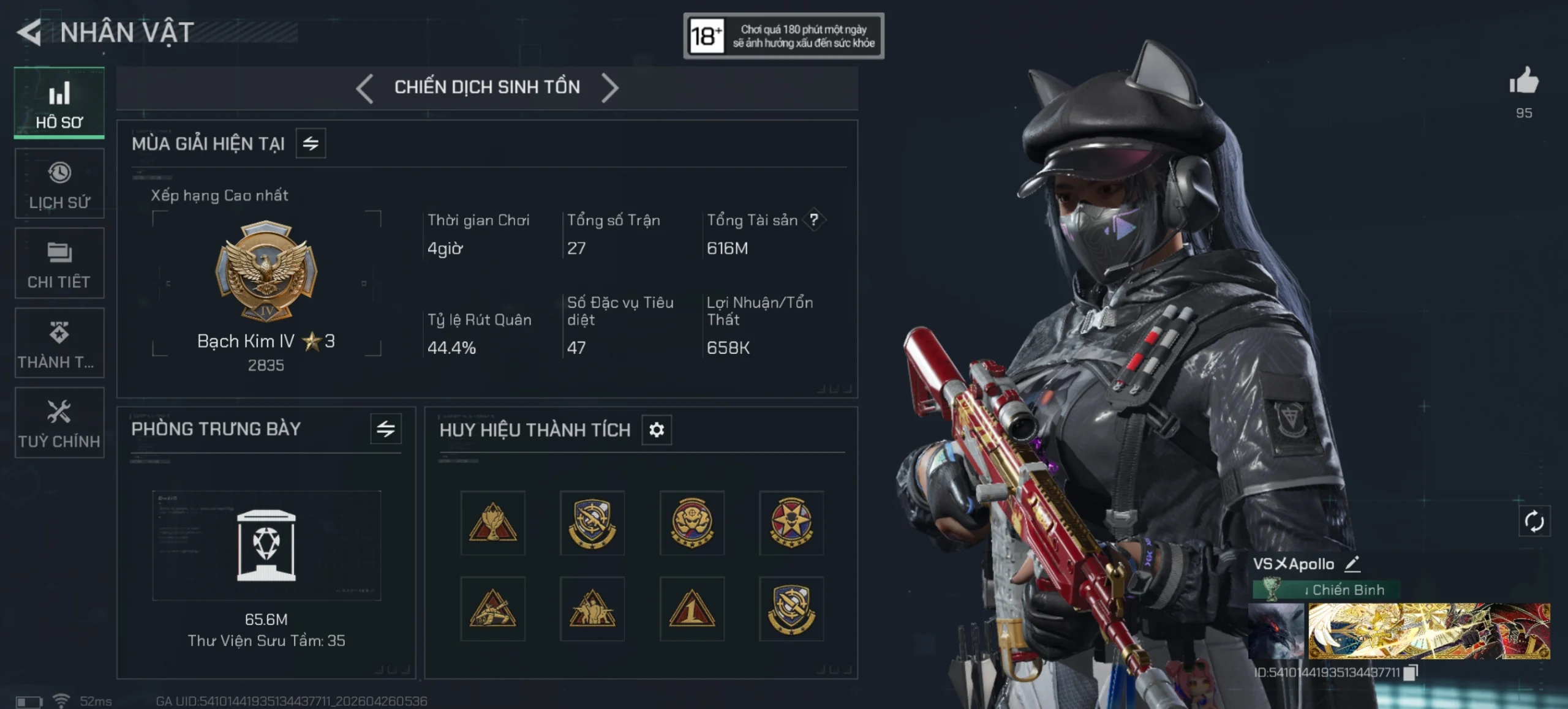Open the TUỲ CHỈNH customization tab
The width and height of the screenshot is (1568, 709).
point(59,422)
